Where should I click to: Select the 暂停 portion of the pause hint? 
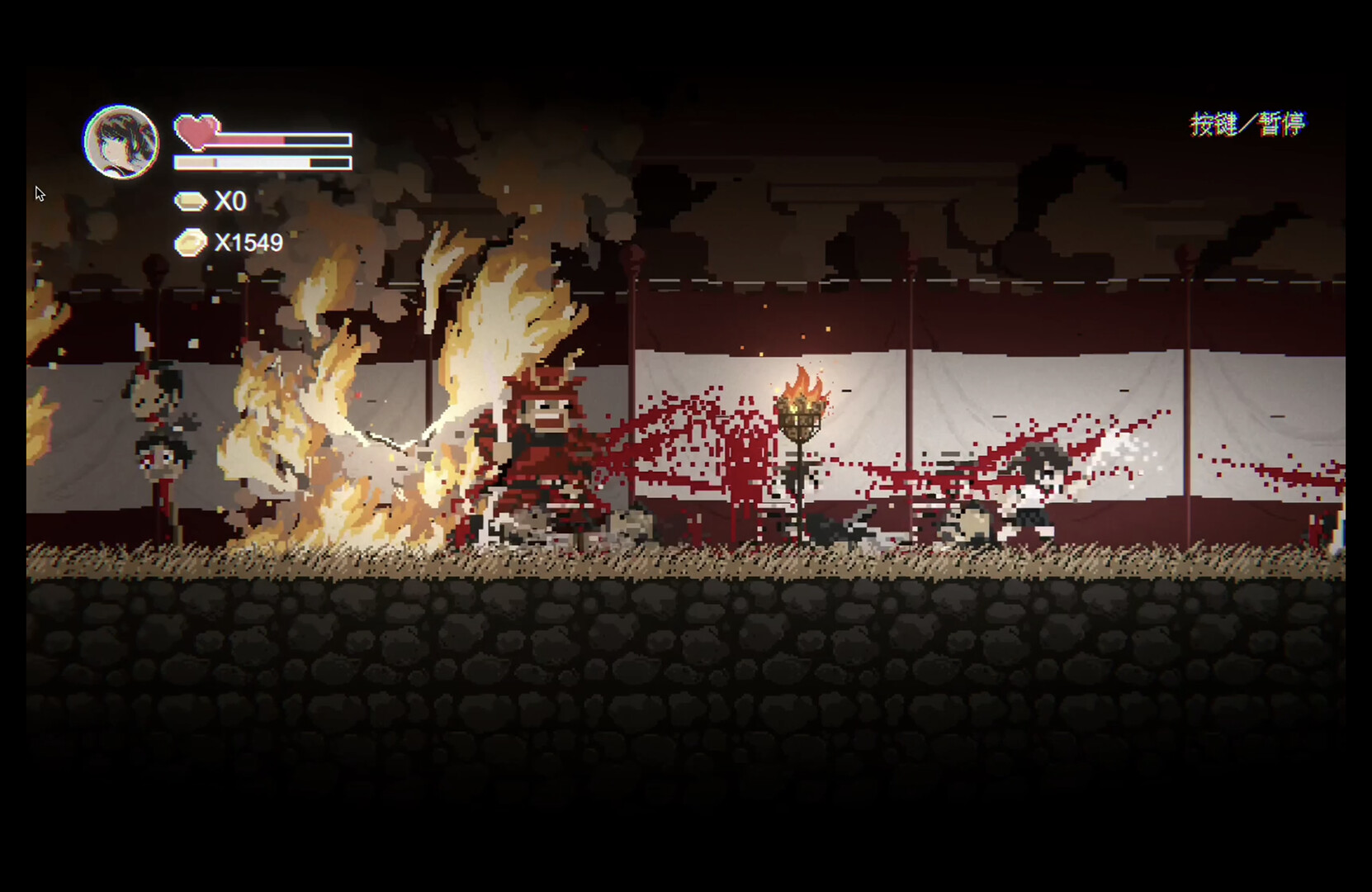(x=1284, y=124)
